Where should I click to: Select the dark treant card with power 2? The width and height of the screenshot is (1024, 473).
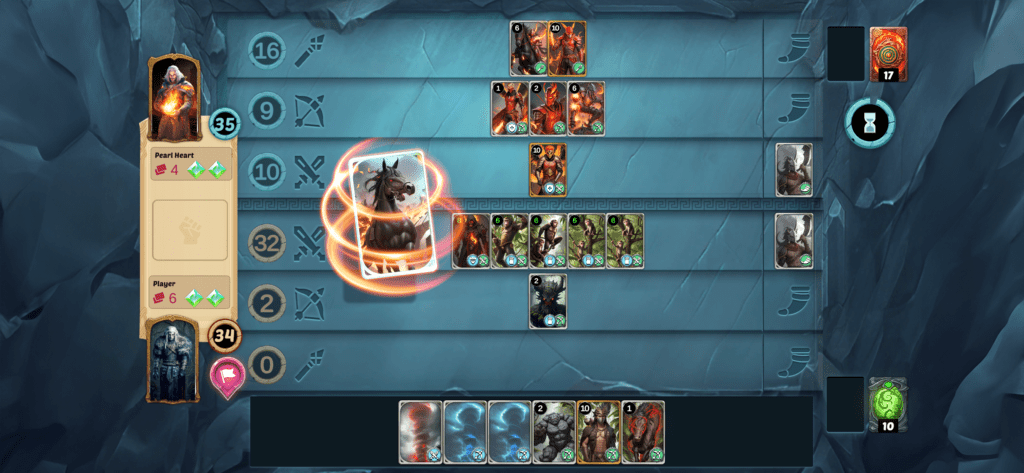click(548, 301)
